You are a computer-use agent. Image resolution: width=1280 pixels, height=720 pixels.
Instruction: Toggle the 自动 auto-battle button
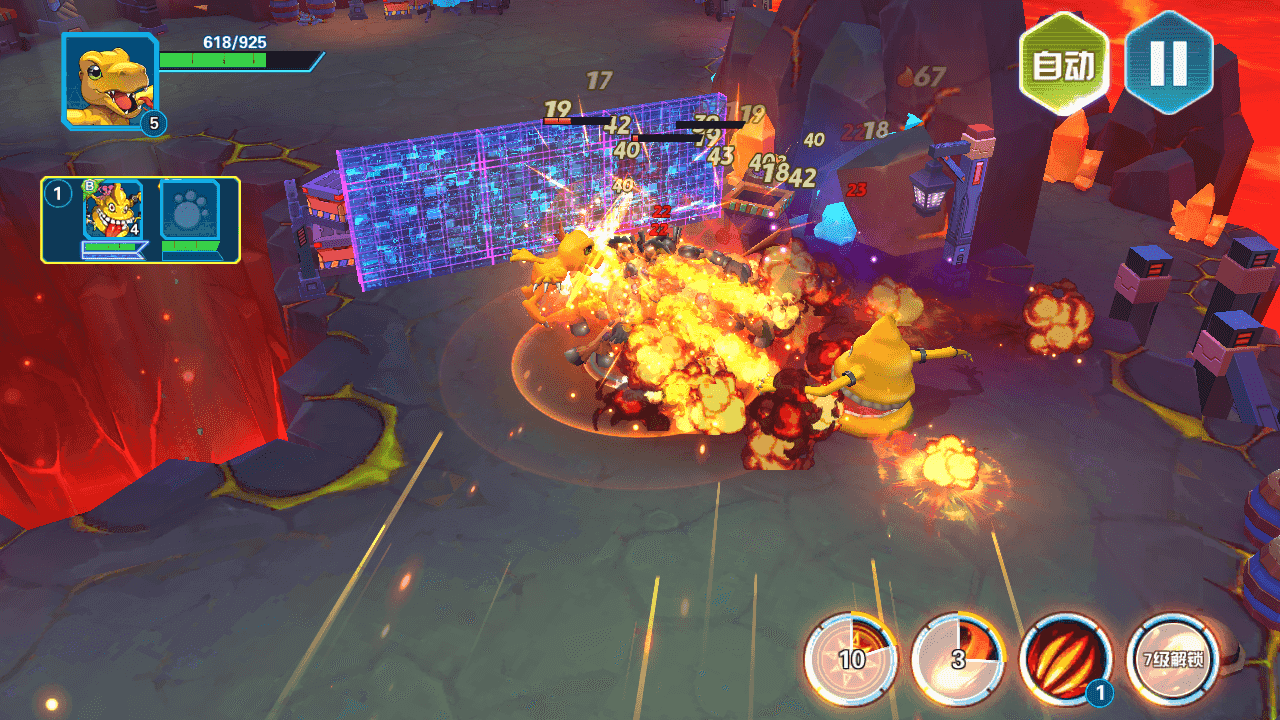pos(1063,65)
